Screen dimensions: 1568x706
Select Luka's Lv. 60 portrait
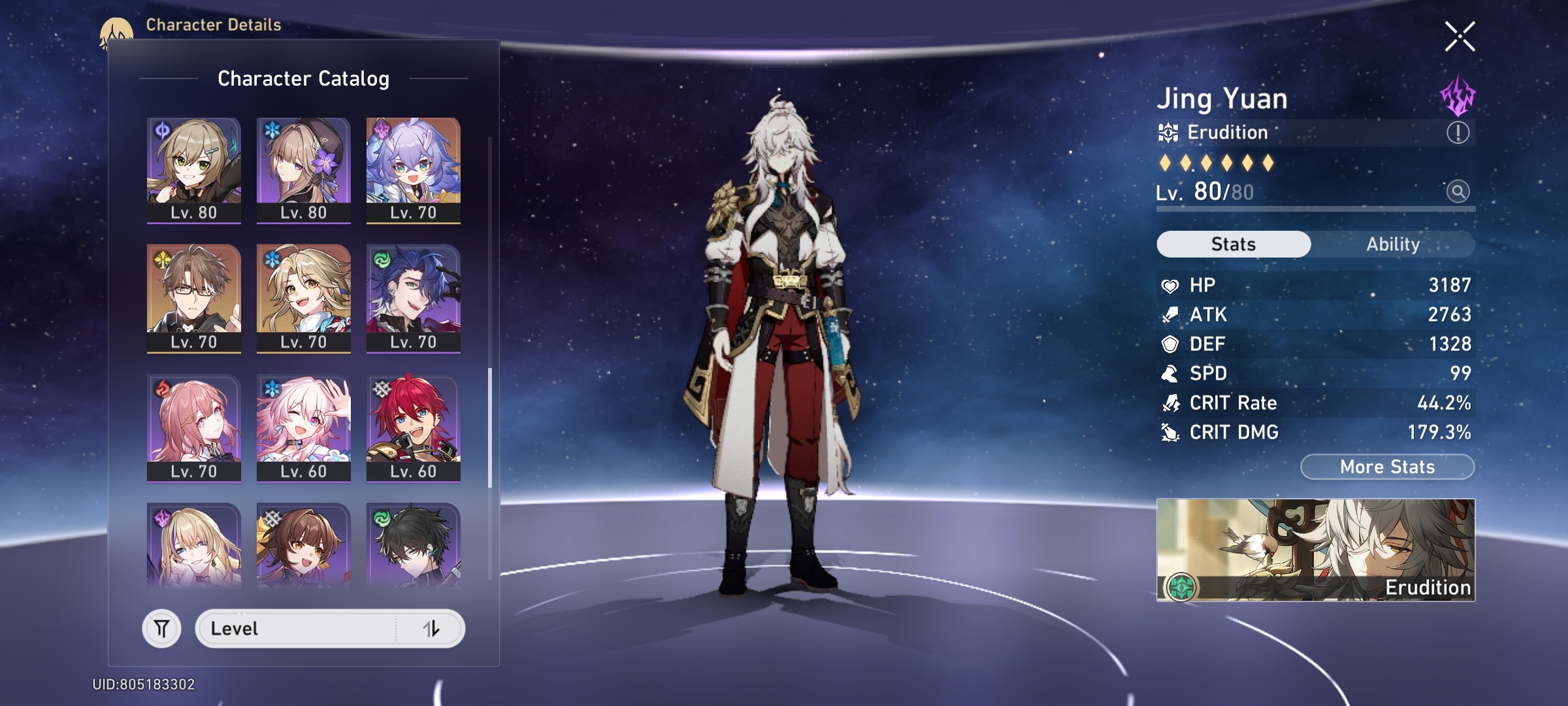point(414,428)
